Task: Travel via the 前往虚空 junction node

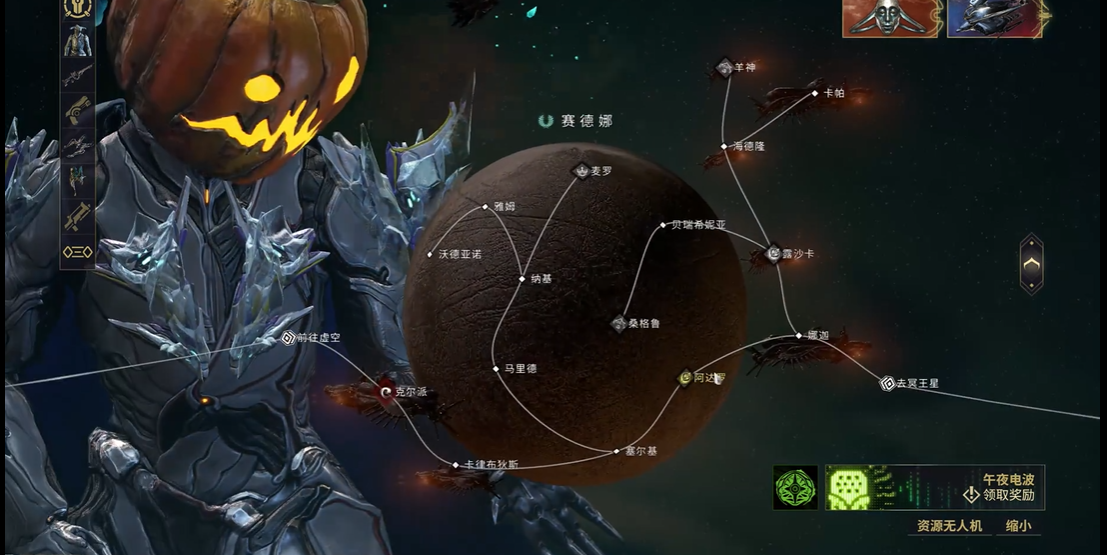Action: coord(289,338)
